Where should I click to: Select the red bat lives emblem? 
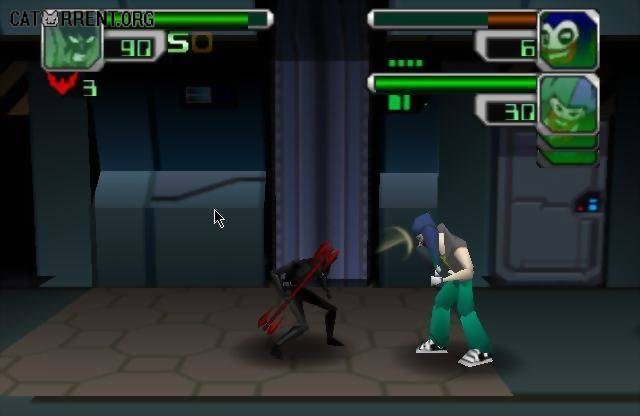pyautogui.click(x=62, y=86)
